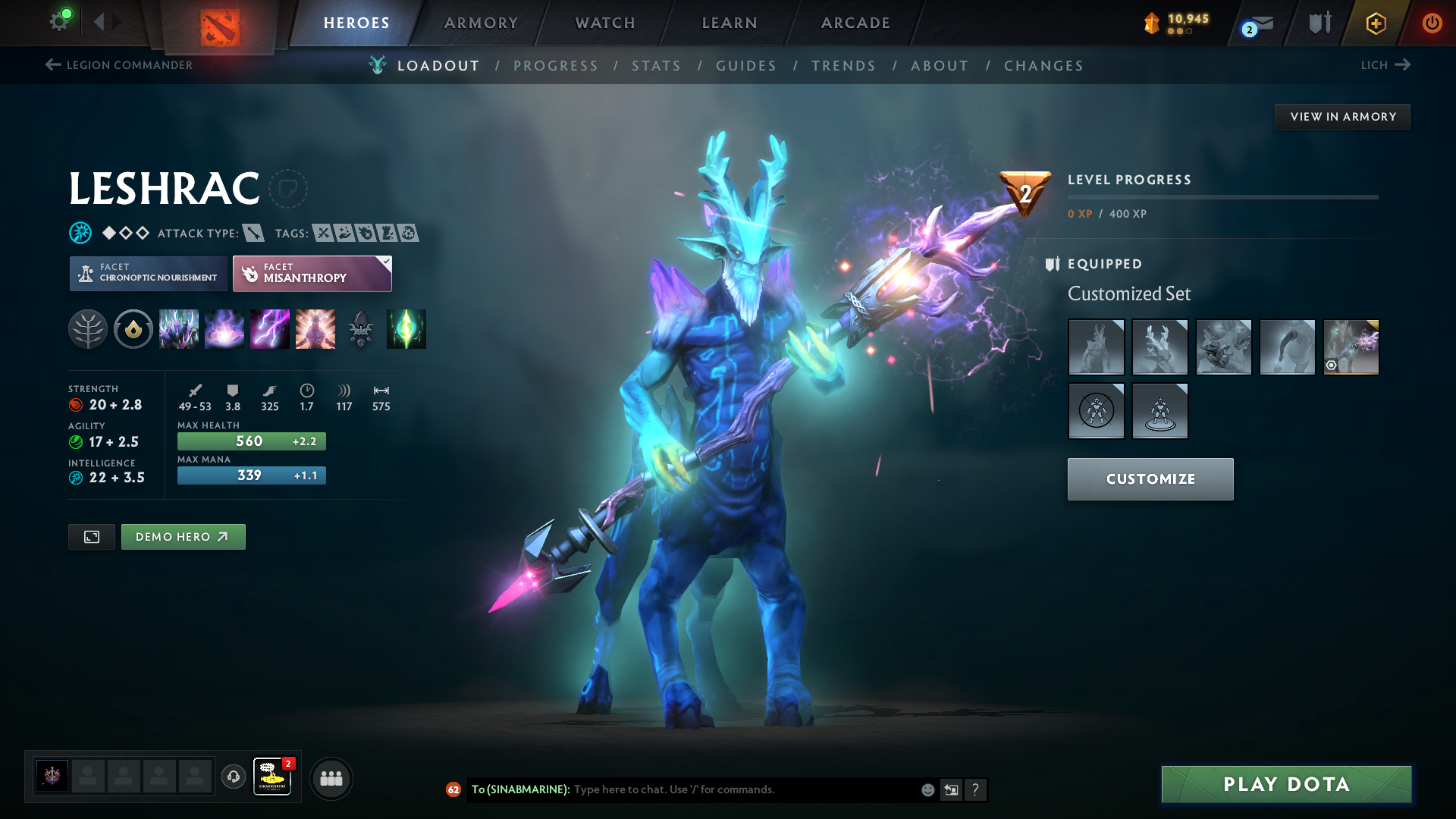Open the Customize loadout button
1456x819 pixels.
1150,479
